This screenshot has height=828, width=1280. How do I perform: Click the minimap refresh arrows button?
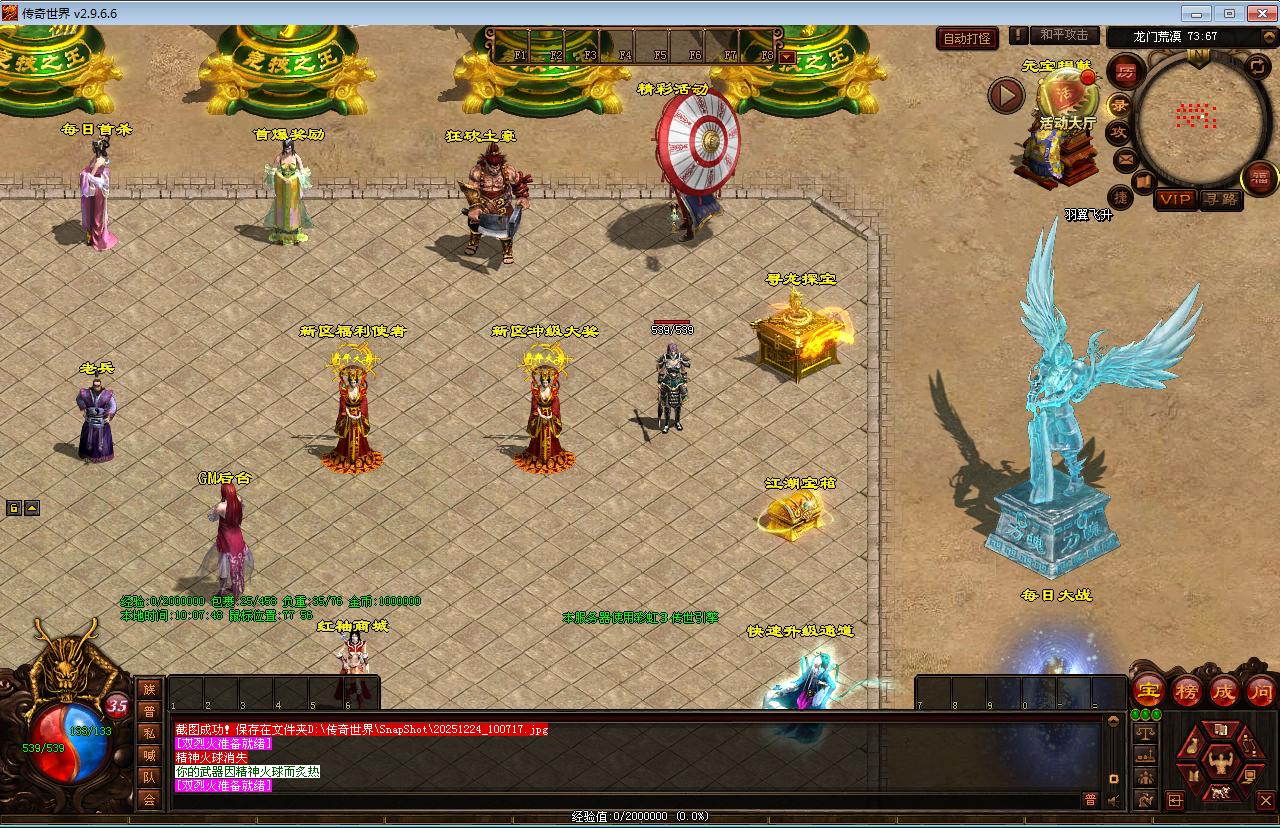(x=1259, y=67)
